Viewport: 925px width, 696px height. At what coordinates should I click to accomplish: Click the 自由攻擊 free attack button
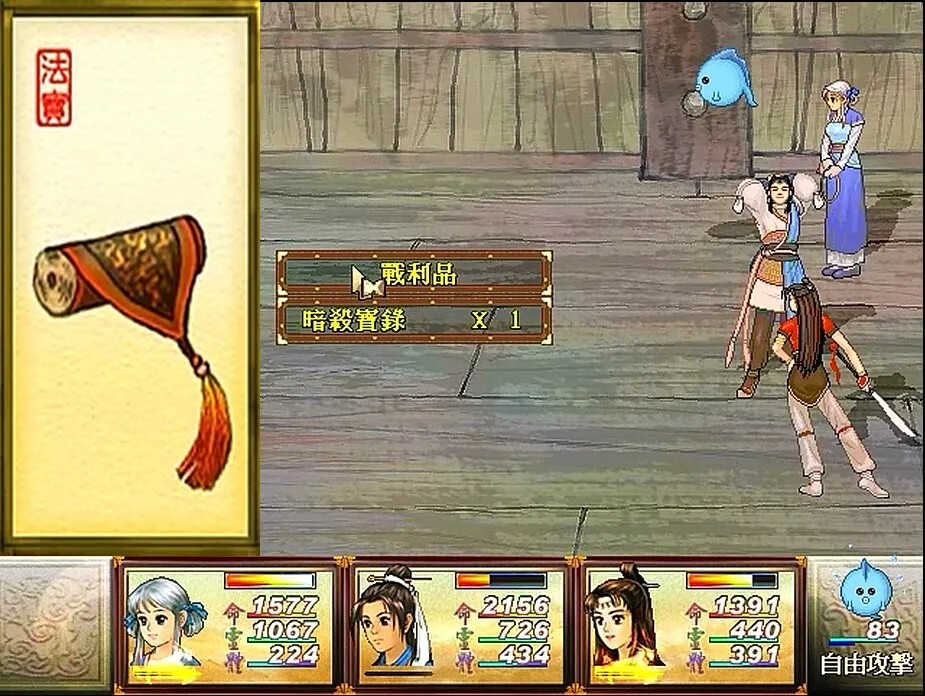point(866,663)
